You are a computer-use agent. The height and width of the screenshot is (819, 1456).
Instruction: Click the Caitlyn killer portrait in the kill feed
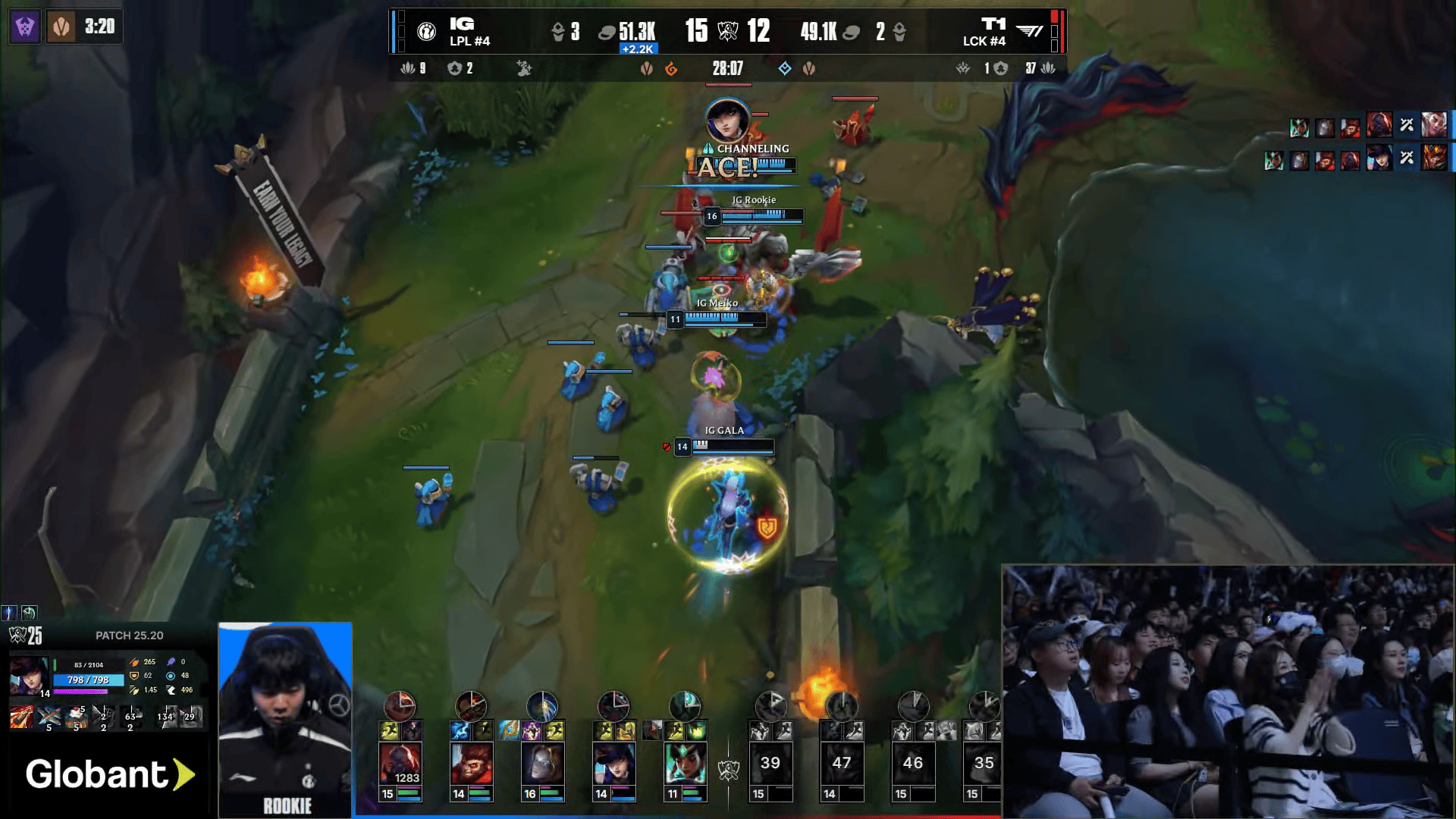click(x=1379, y=158)
